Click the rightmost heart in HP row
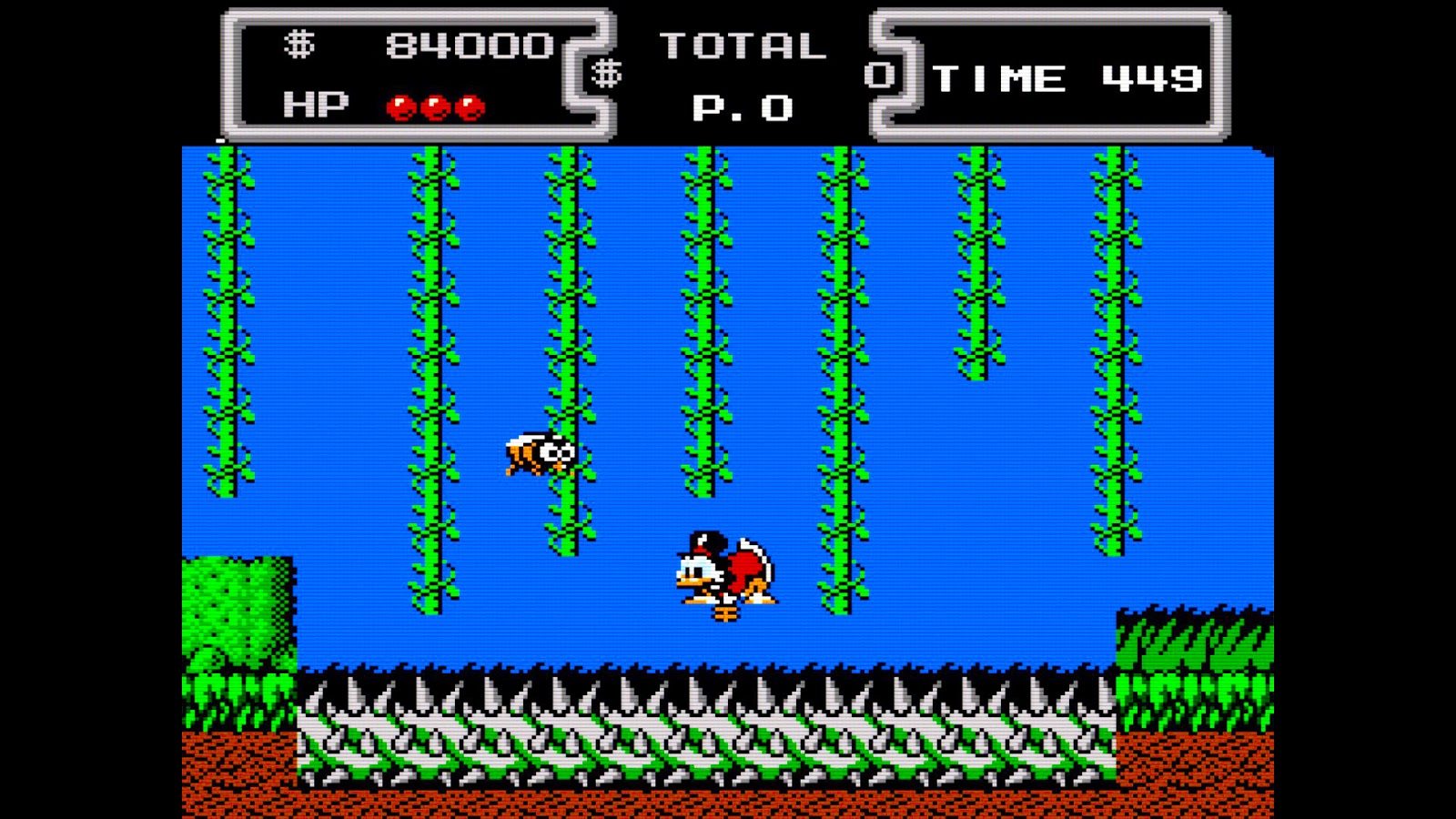The image size is (1456, 819). 471,107
